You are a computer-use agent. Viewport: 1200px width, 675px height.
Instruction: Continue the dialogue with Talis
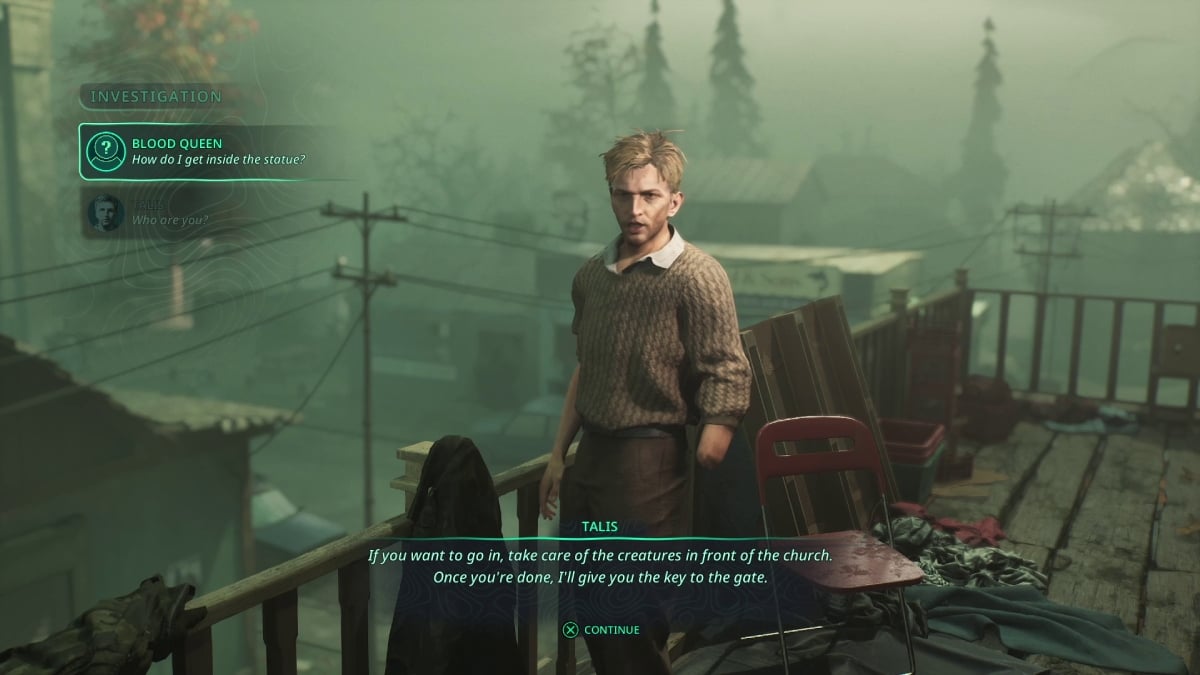601,630
